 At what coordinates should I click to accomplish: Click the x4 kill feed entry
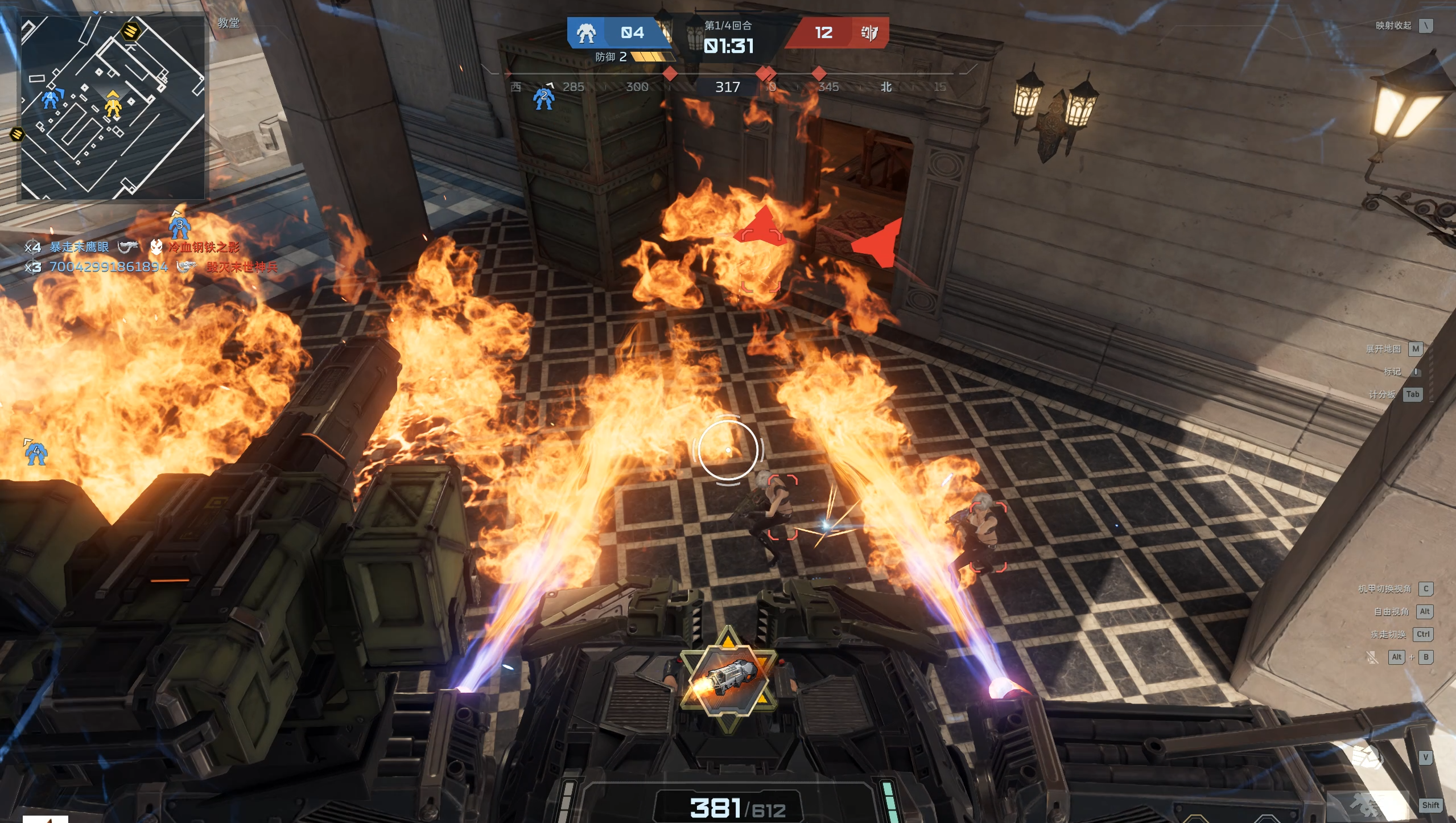click(132, 247)
